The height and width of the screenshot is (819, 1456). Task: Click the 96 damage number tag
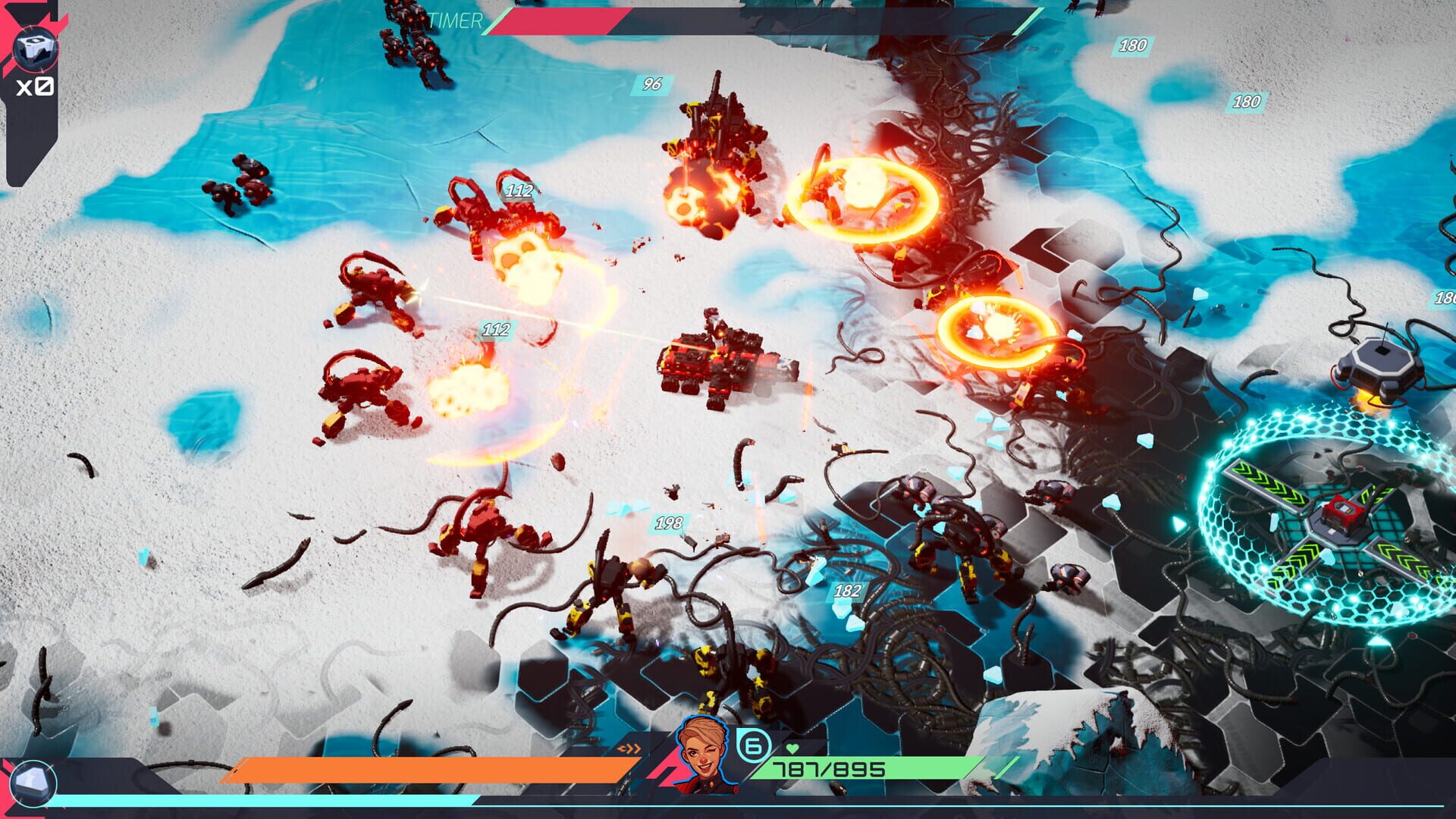[x=651, y=84]
